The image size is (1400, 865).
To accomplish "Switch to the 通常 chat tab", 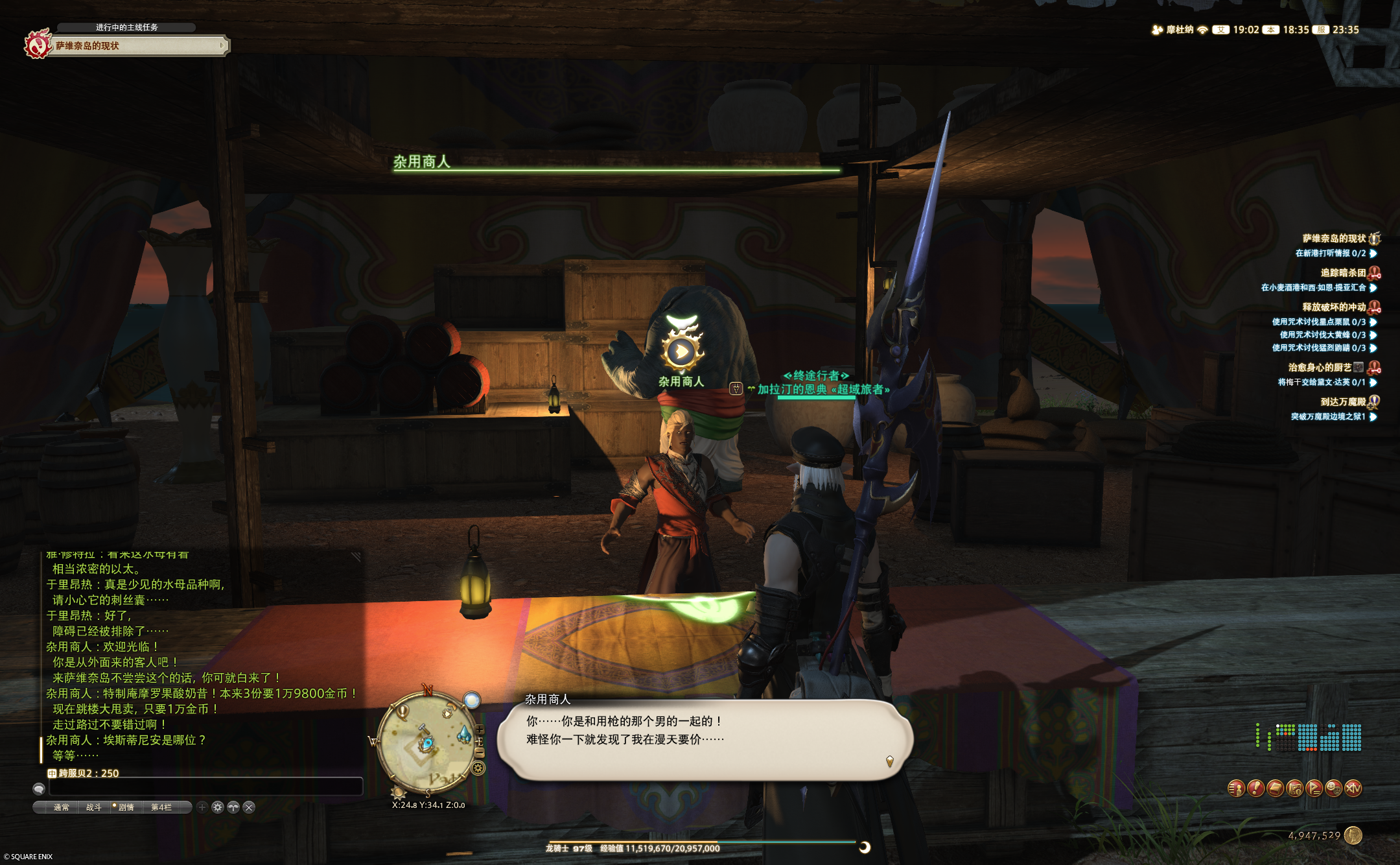I will point(62,807).
